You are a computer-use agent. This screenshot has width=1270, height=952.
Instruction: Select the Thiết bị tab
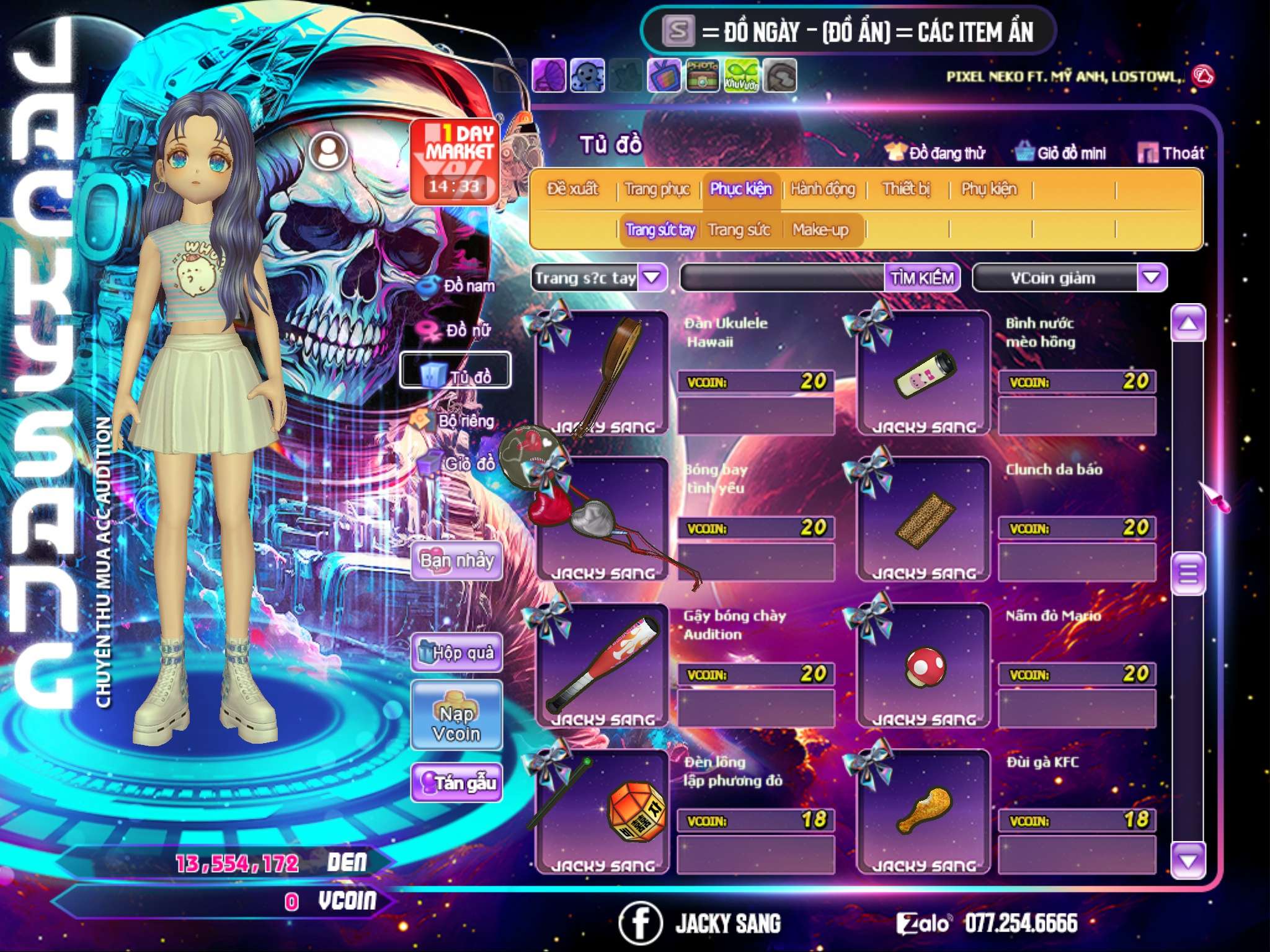pyautogui.click(x=906, y=189)
